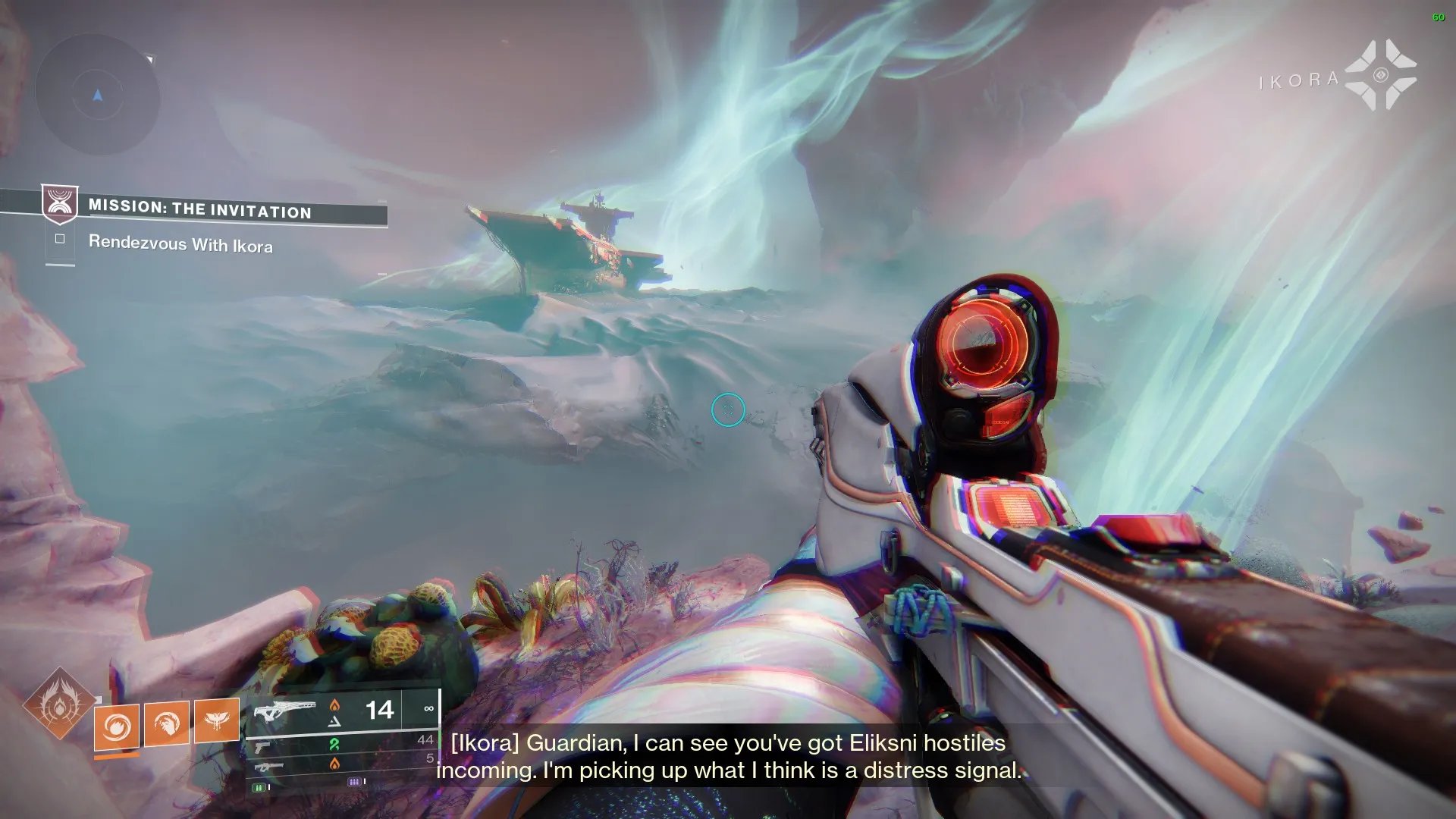Trigger the solar melee ability icon
This screenshot has height=819, width=1456.
tap(167, 722)
